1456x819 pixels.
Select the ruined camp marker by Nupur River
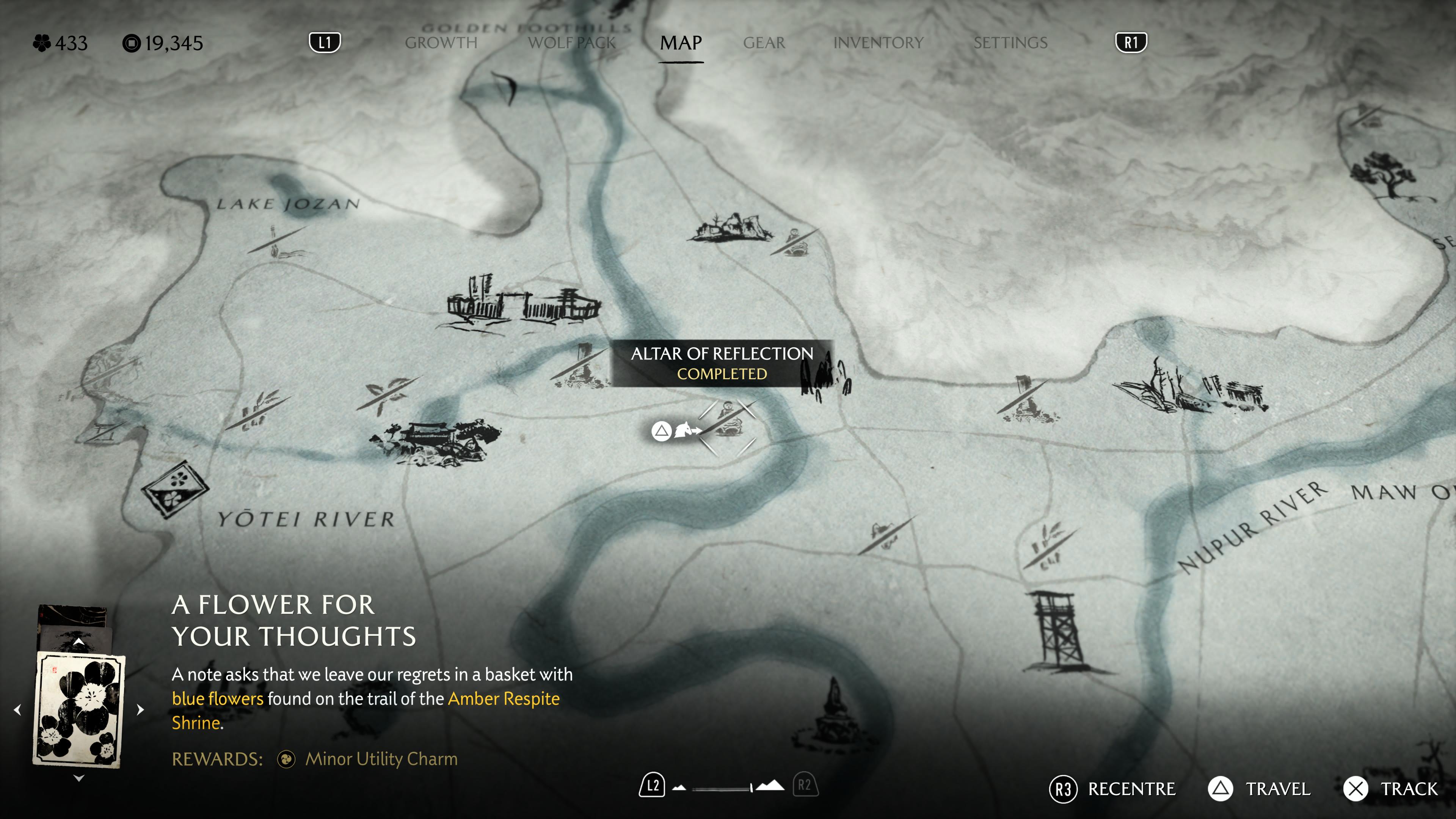[x=1190, y=390]
